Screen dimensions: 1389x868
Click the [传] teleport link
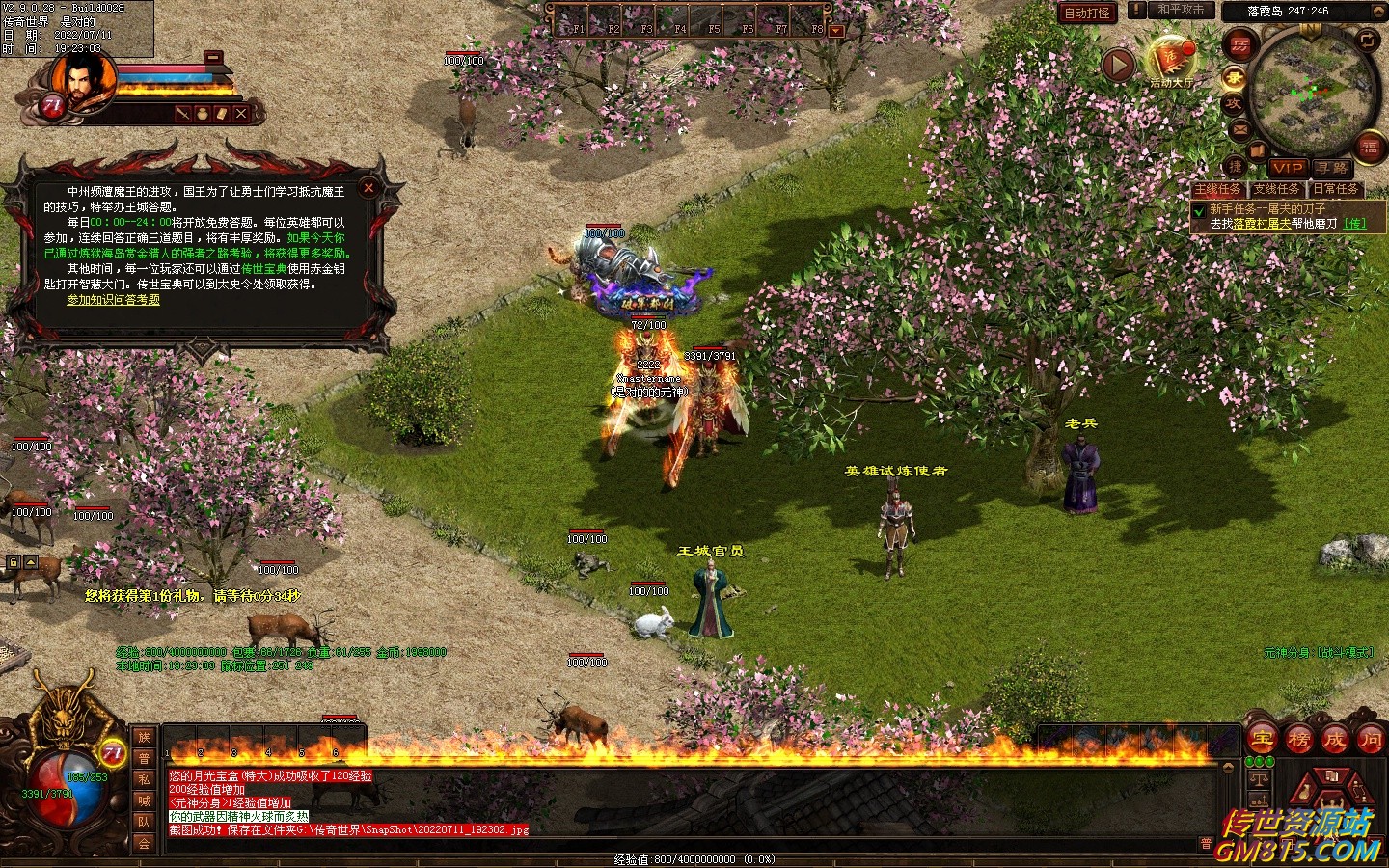tap(1355, 224)
